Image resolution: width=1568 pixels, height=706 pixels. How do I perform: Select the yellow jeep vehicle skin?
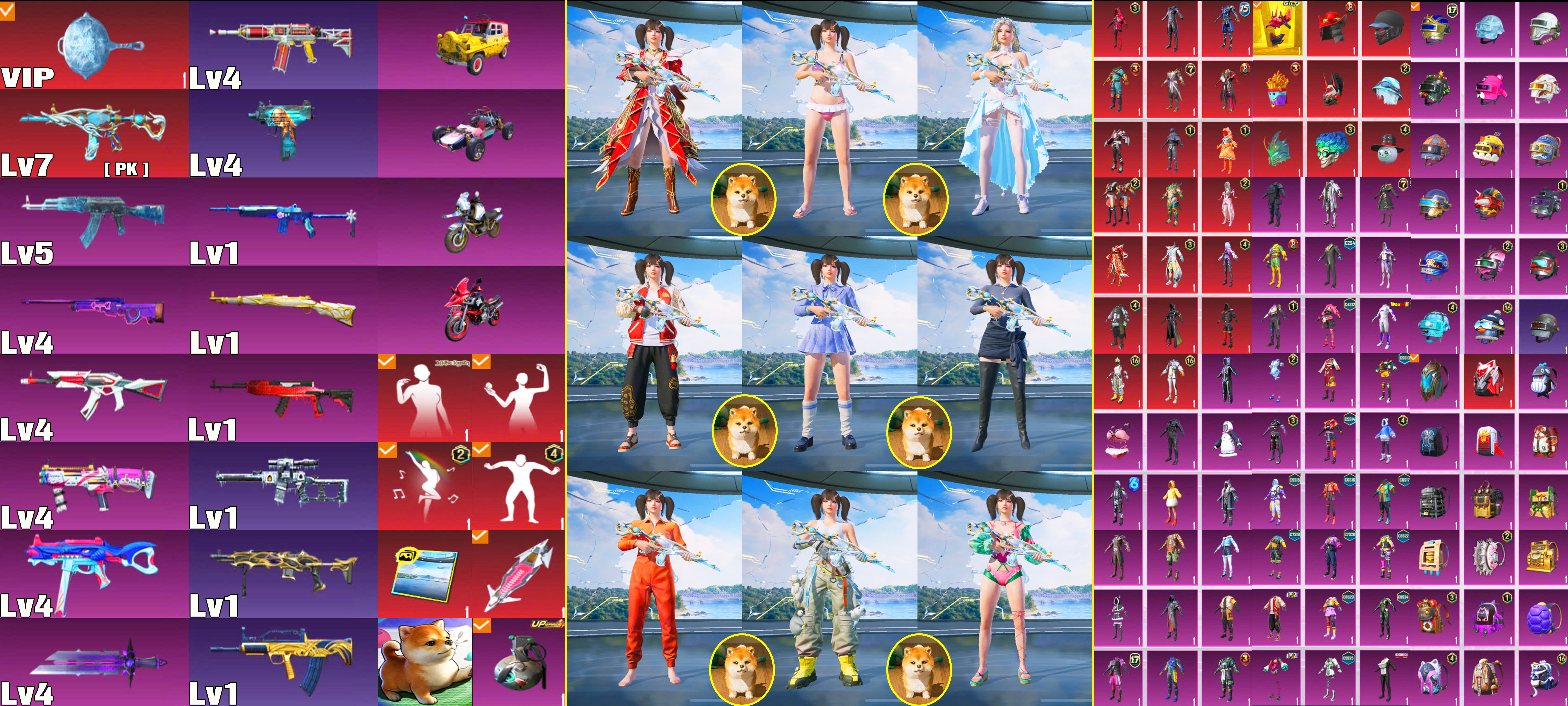coord(472,45)
